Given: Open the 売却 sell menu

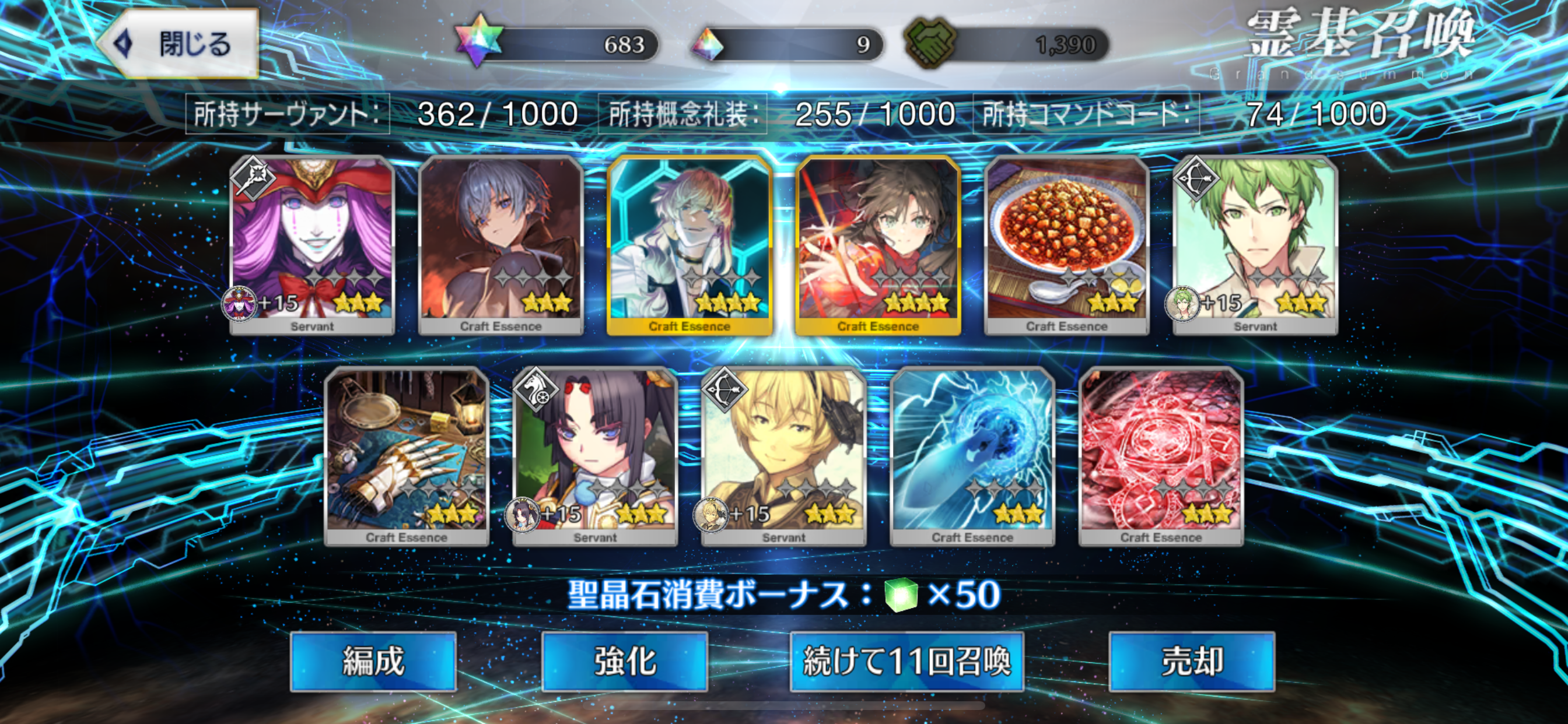Looking at the screenshot, I should click(1192, 661).
